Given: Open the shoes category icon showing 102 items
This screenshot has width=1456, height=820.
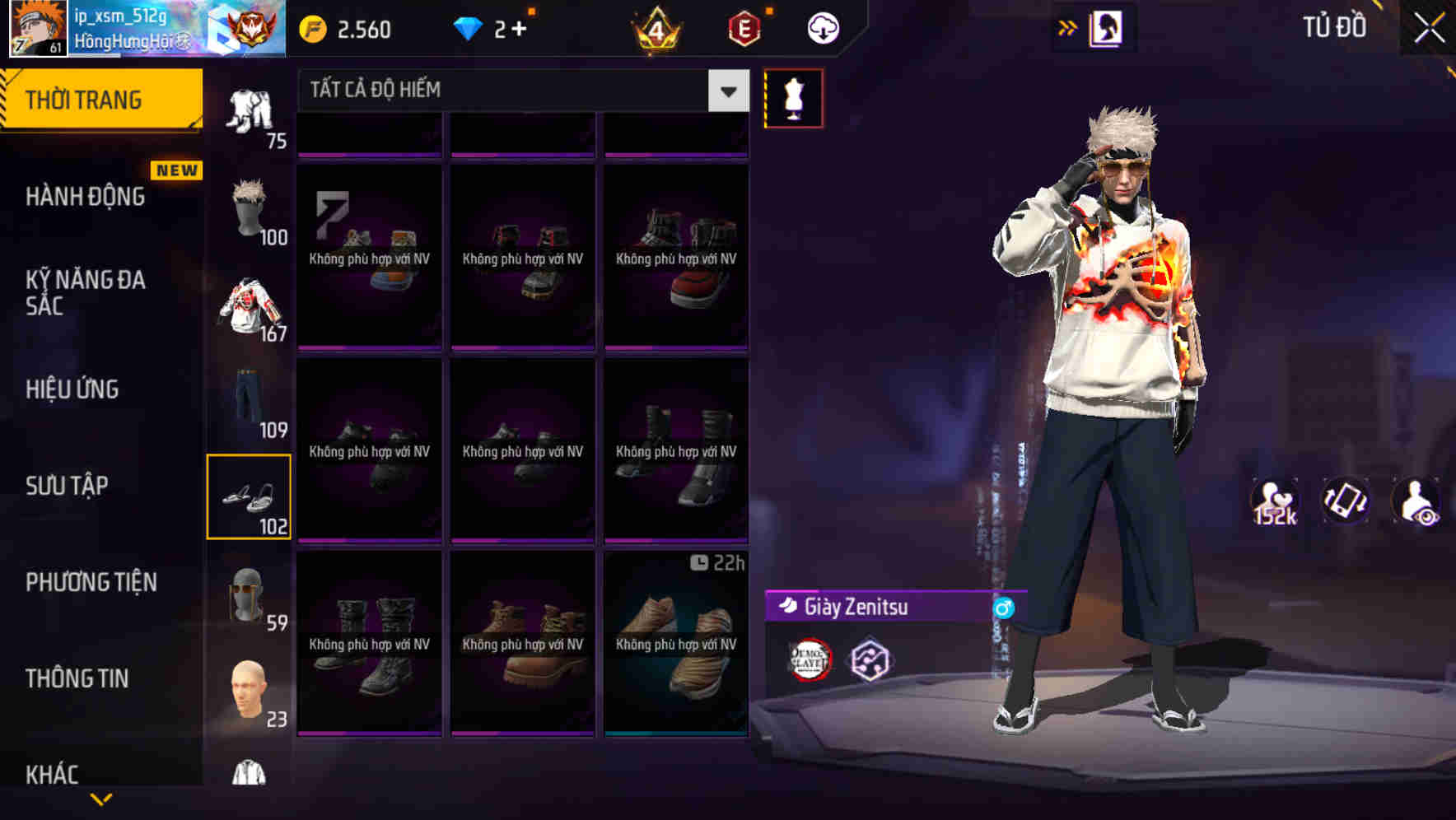Looking at the screenshot, I should [x=250, y=494].
